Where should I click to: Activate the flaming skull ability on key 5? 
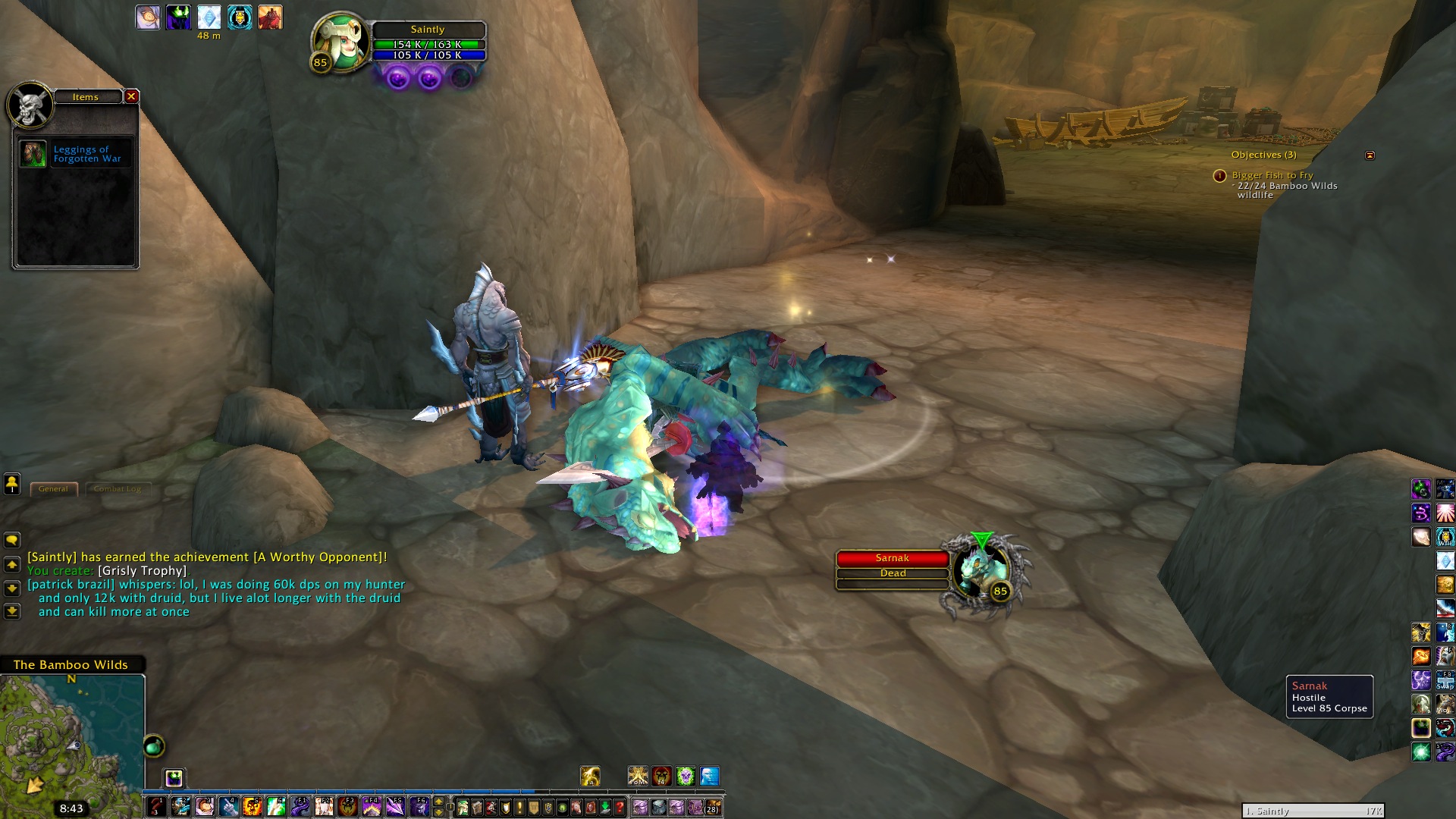coord(252,807)
